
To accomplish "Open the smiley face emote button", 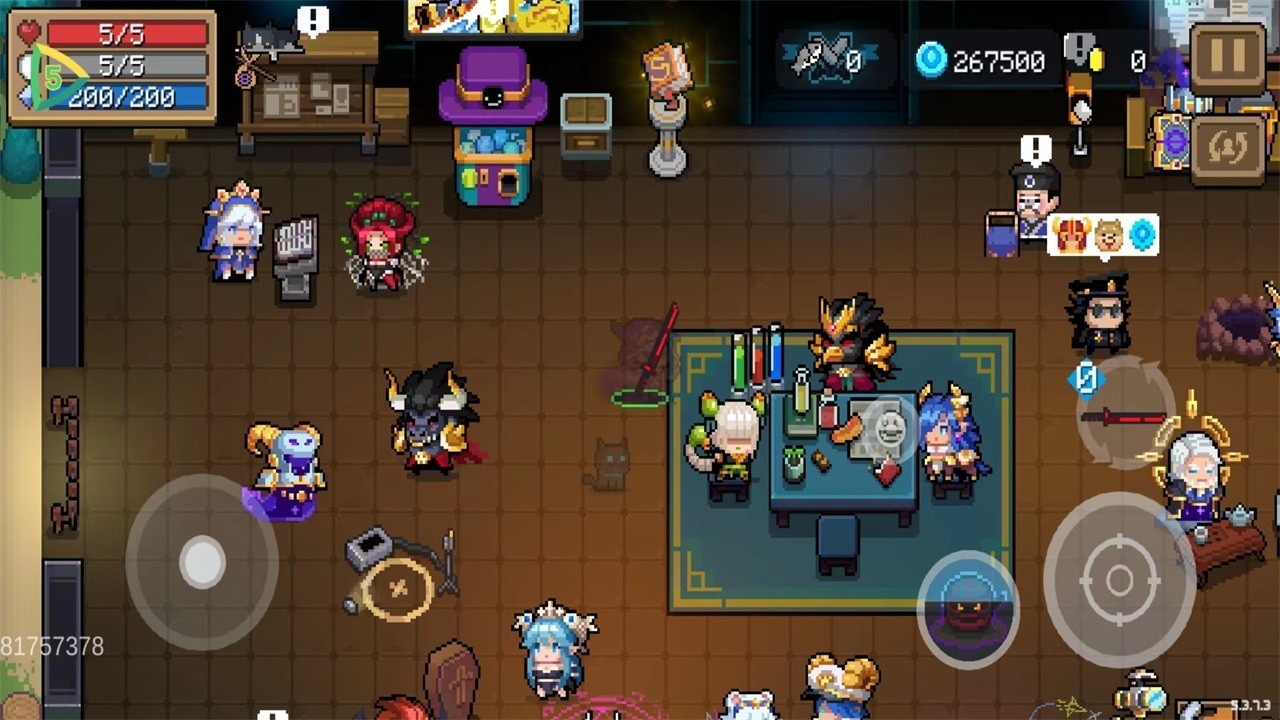I will (x=889, y=430).
